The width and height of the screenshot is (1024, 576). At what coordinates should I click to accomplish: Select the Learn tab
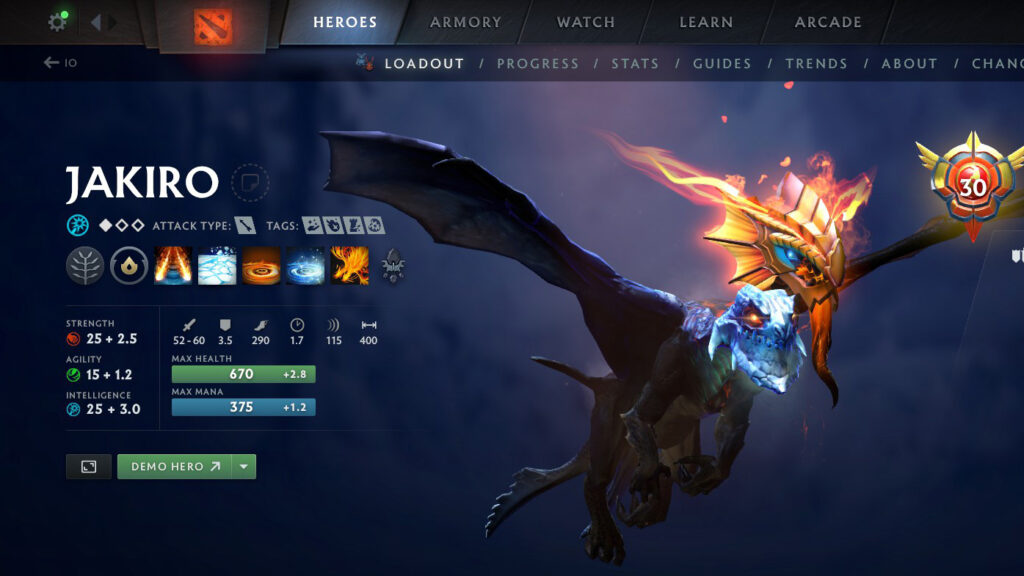(706, 22)
